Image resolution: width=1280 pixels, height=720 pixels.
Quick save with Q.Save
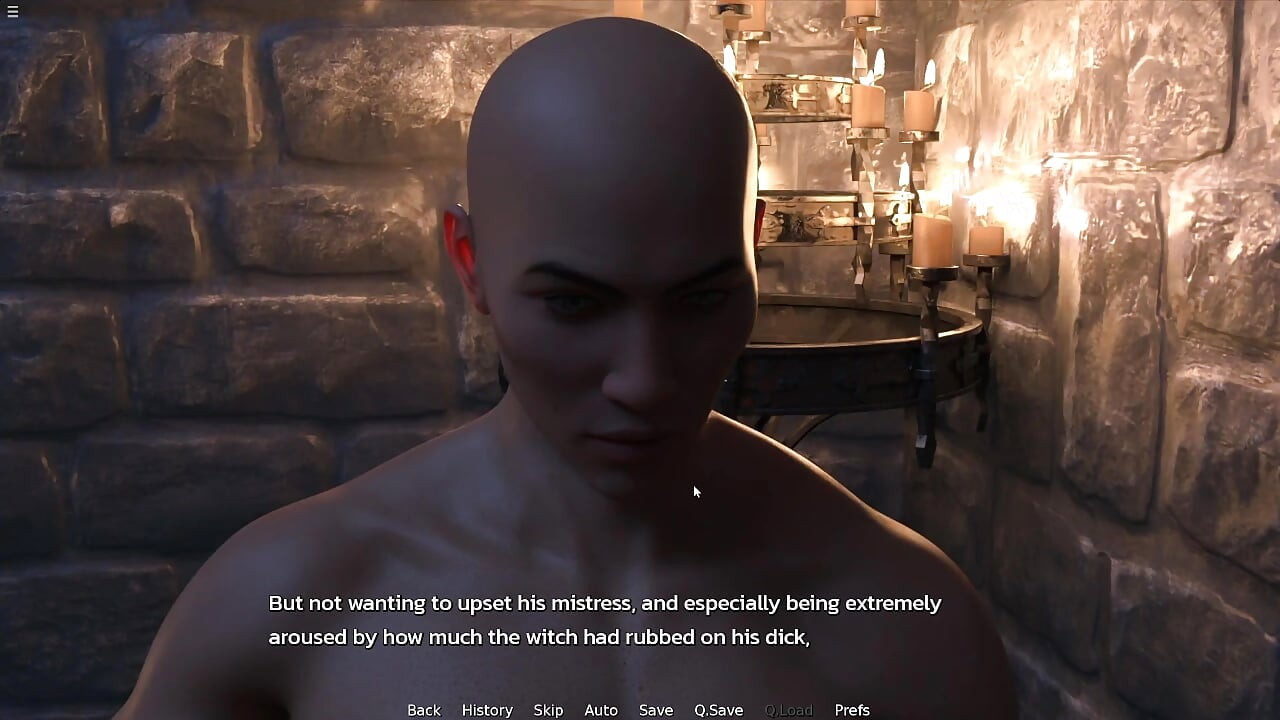click(718, 710)
